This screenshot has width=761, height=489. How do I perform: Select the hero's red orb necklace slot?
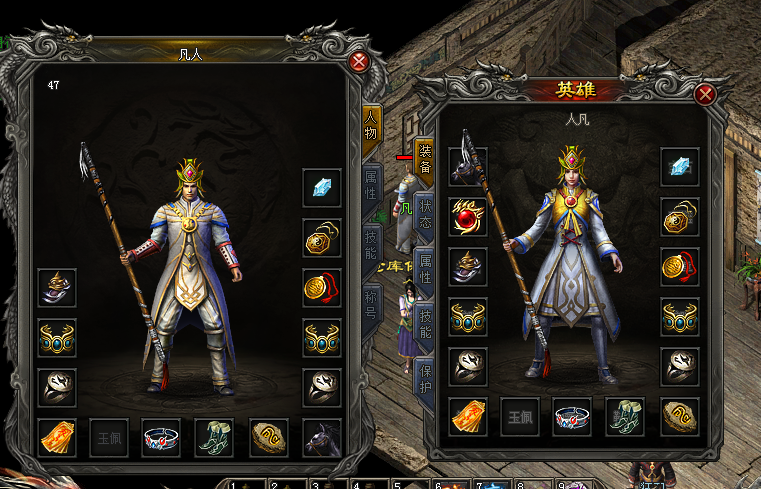[x=468, y=217]
